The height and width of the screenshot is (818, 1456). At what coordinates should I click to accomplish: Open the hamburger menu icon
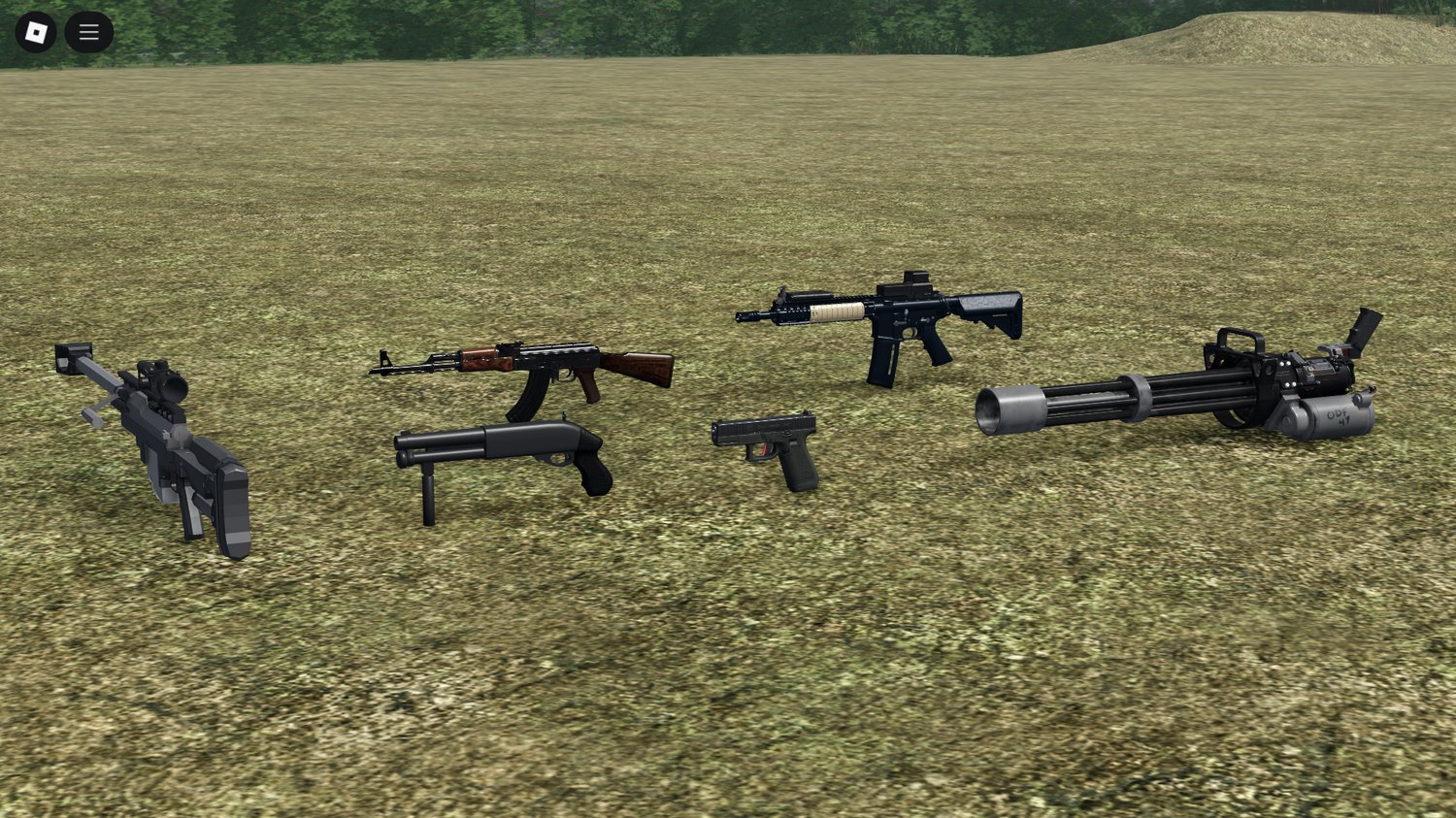coord(88,31)
